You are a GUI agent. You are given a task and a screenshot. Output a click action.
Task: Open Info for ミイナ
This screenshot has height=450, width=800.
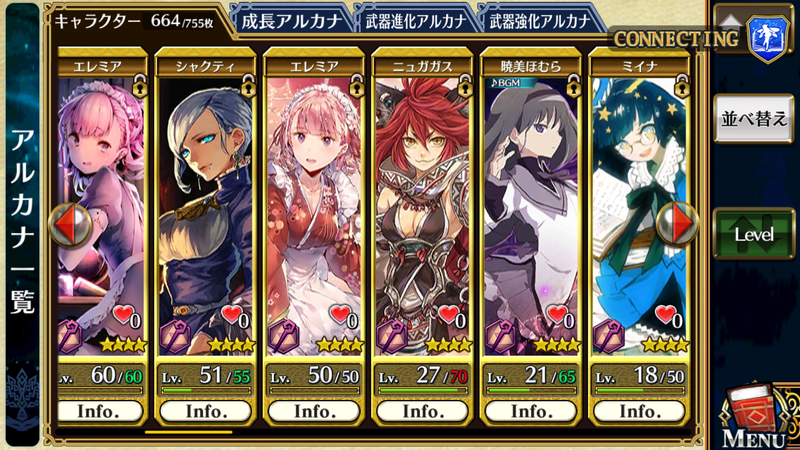(638, 410)
